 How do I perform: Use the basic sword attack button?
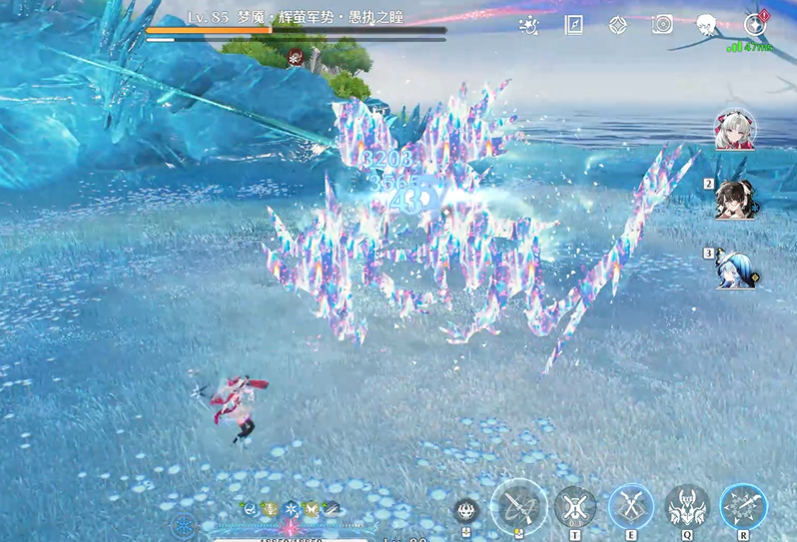click(519, 506)
